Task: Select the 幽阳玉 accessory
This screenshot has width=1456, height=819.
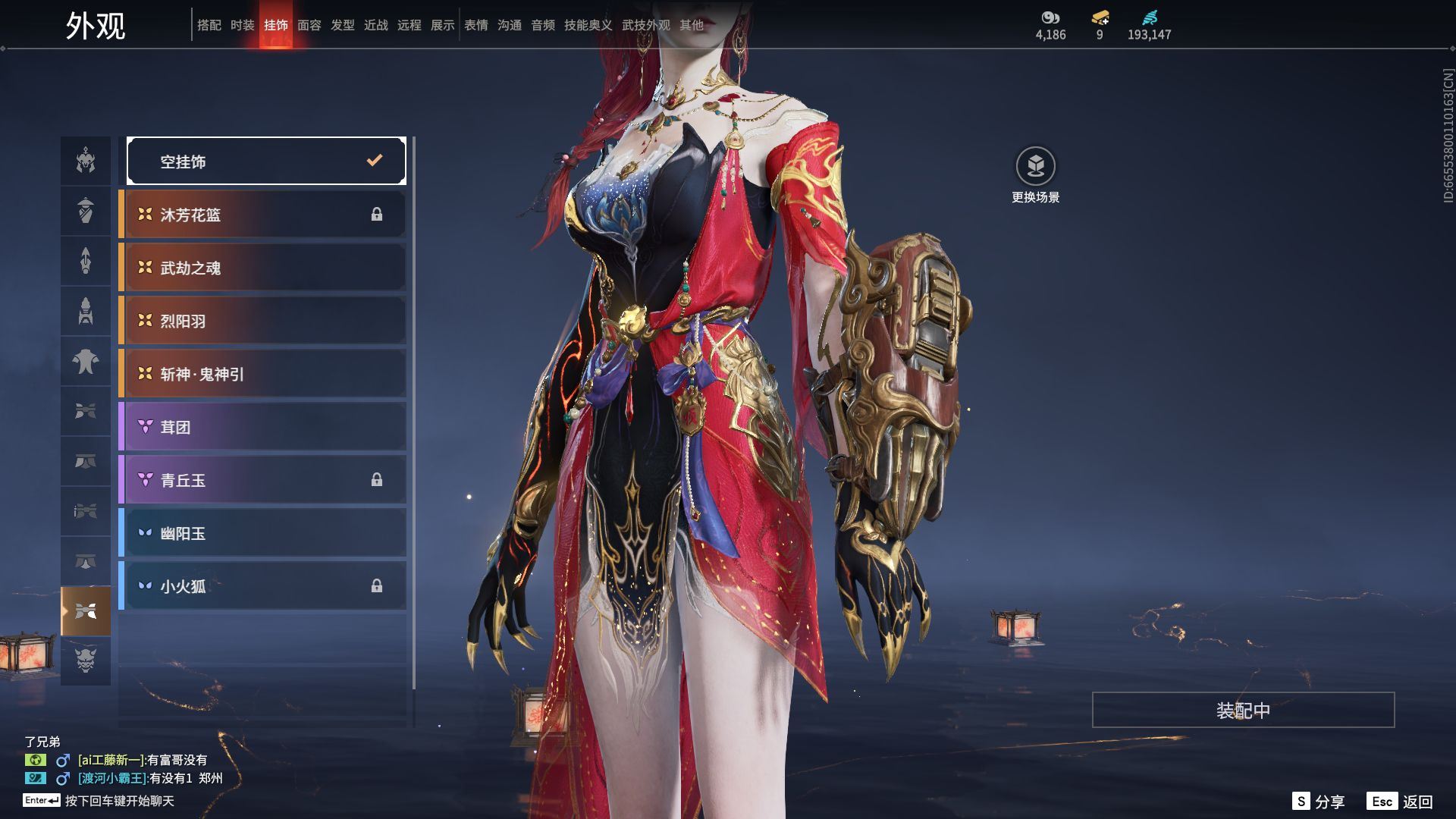Action: click(263, 533)
